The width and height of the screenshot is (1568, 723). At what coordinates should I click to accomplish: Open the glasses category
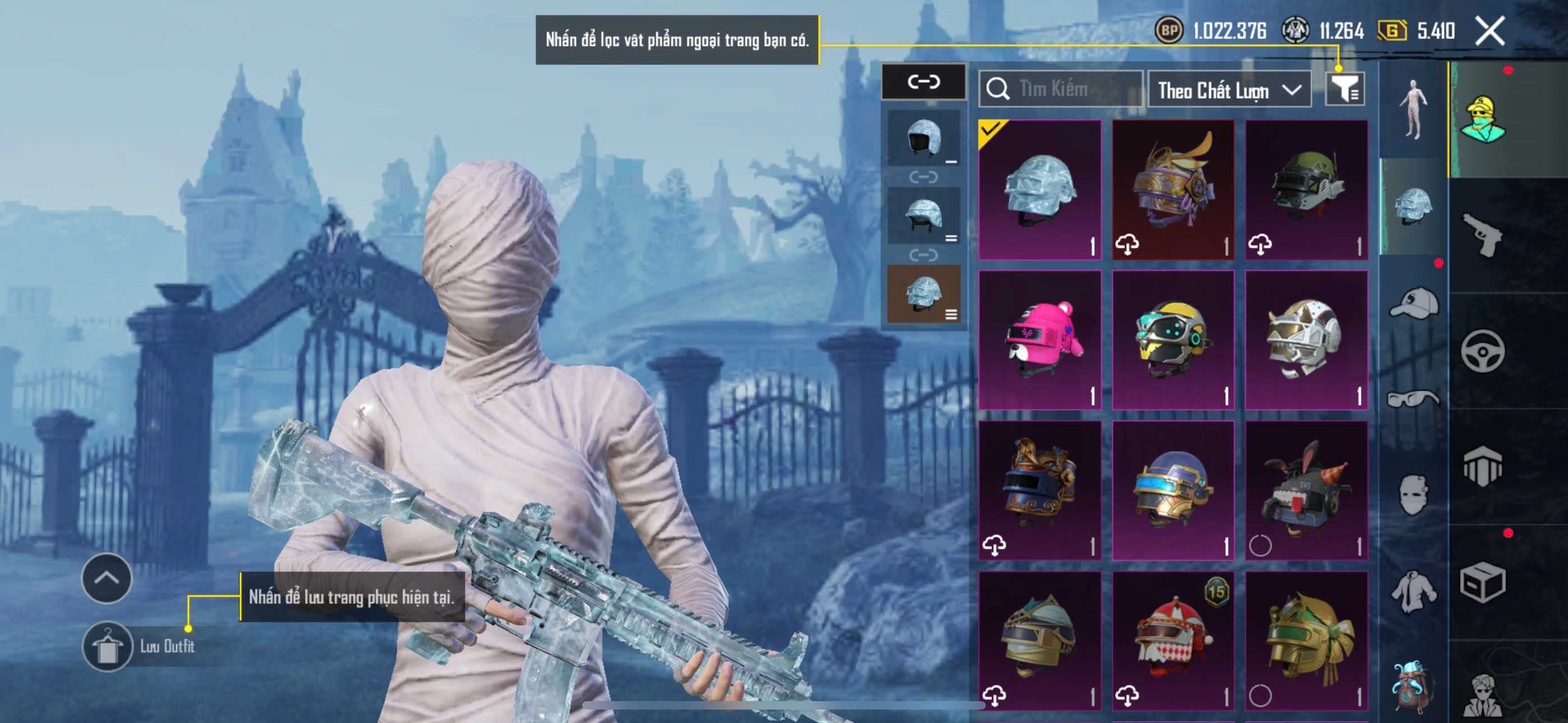click(1413, 399)
